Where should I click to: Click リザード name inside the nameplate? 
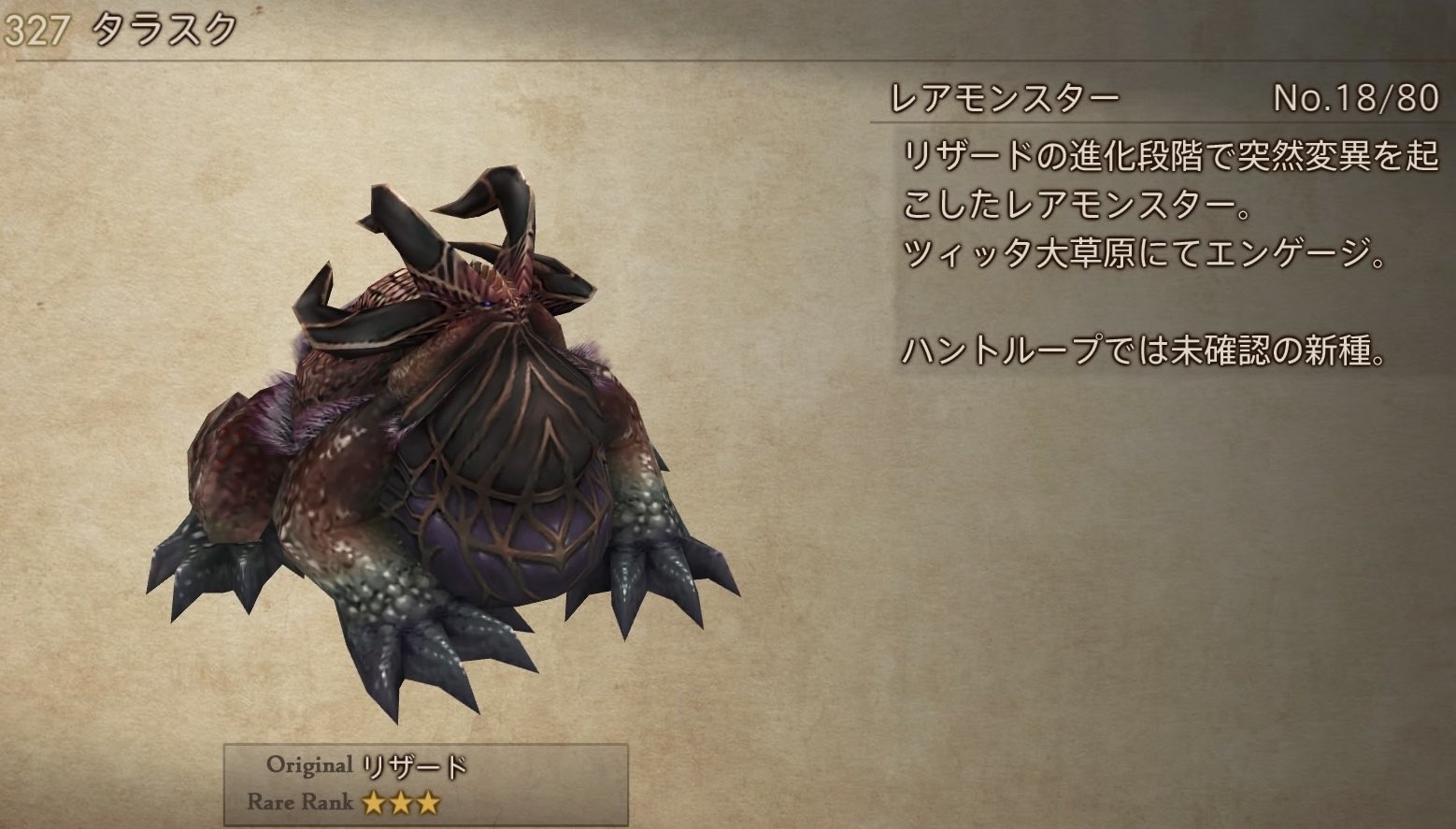(x=414, y=766)
